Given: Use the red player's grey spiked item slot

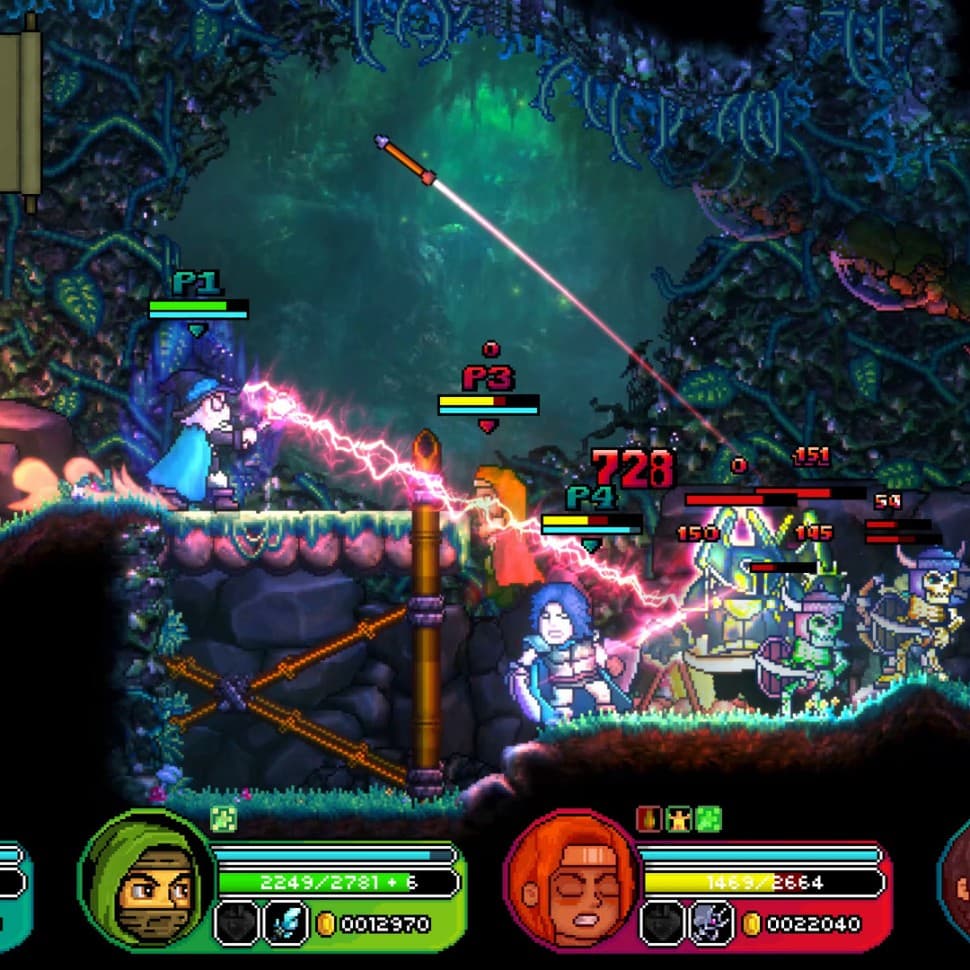Looking at the screenshot, I should (712, 923).
